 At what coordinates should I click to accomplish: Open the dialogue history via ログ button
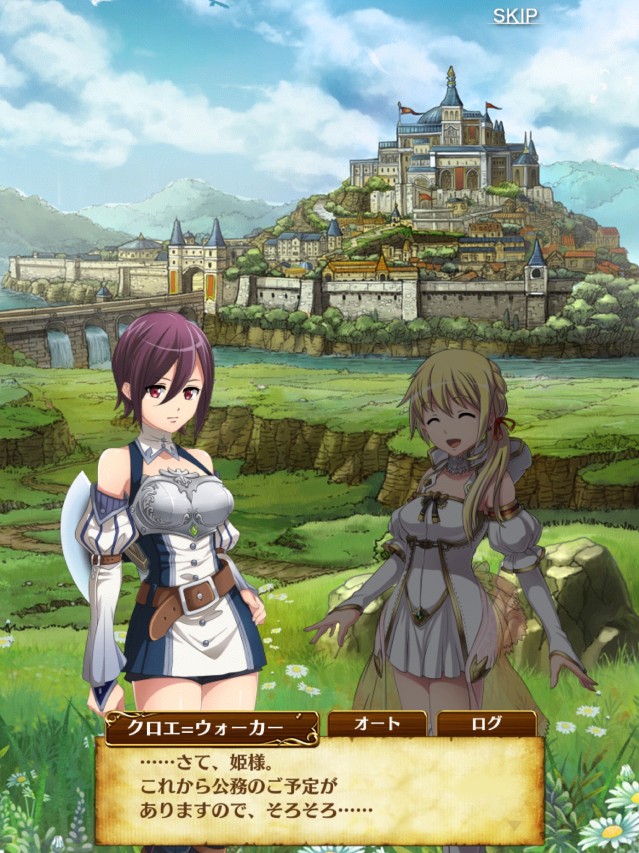pos(485,724)
